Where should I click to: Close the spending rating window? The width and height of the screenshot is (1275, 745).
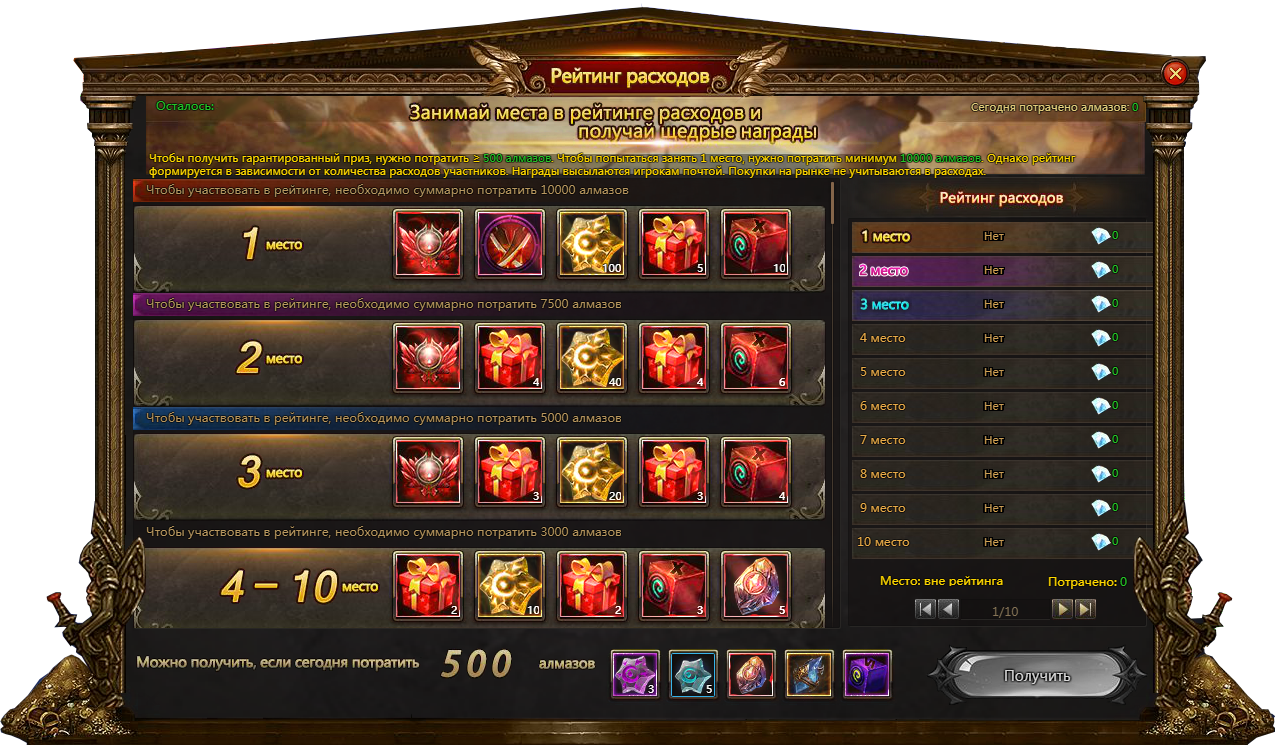[1175, 73]
